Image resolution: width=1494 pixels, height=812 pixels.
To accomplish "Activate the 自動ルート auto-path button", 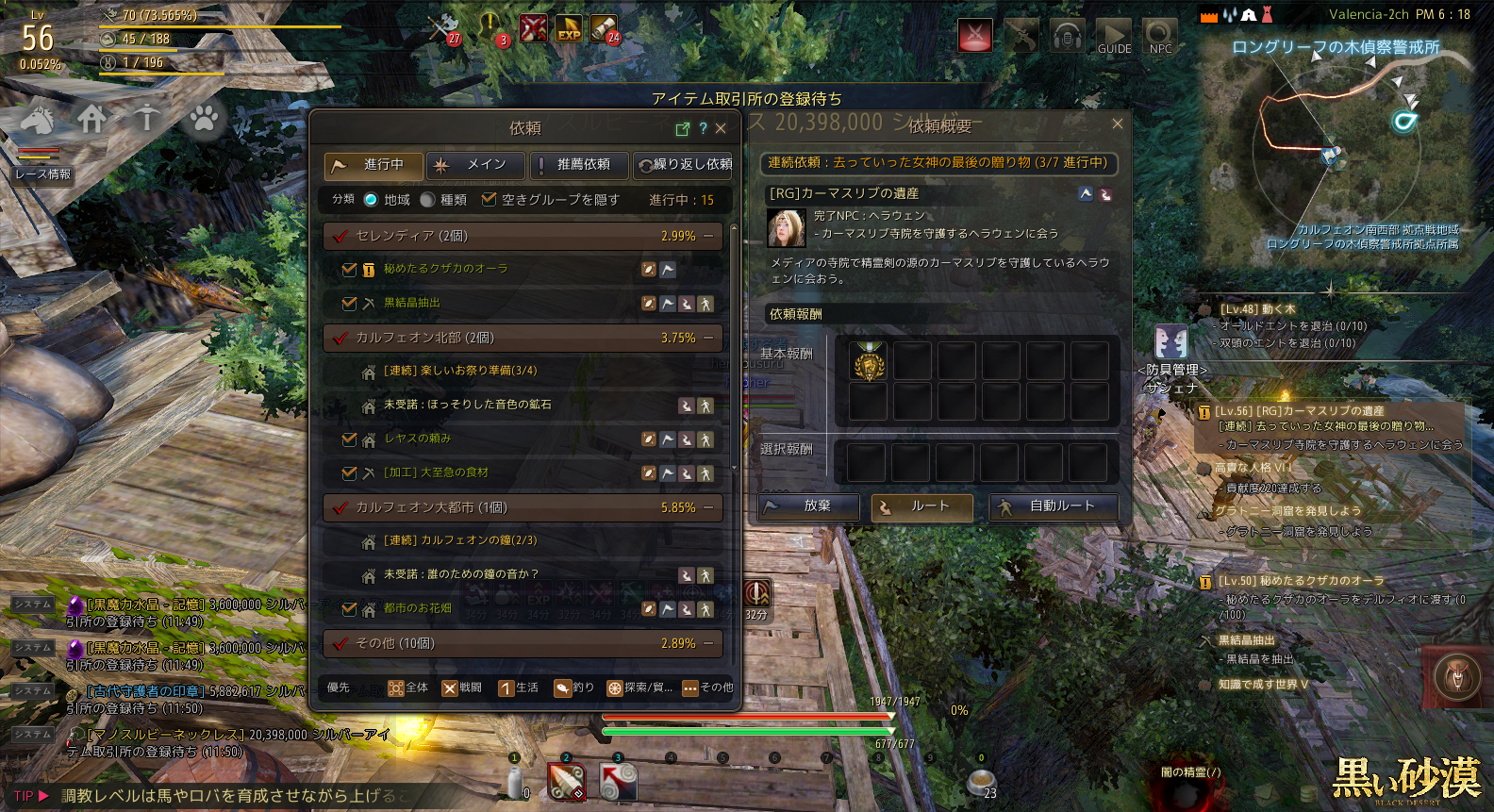I will 1054,506.
